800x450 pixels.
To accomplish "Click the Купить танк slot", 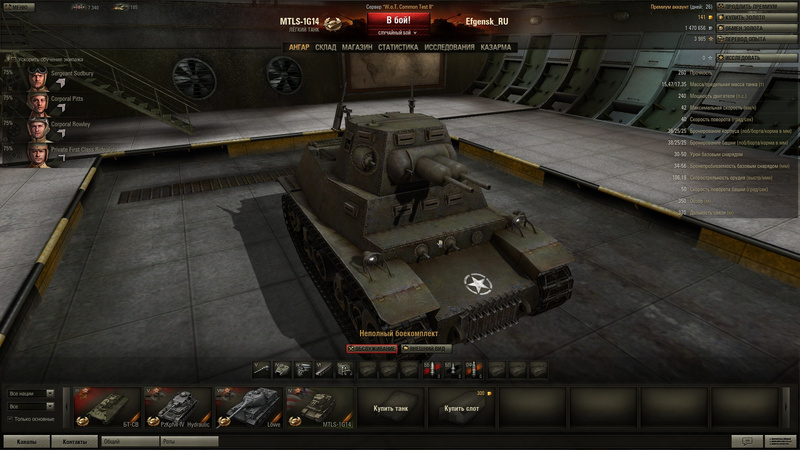I will click(x=391, y=409).
